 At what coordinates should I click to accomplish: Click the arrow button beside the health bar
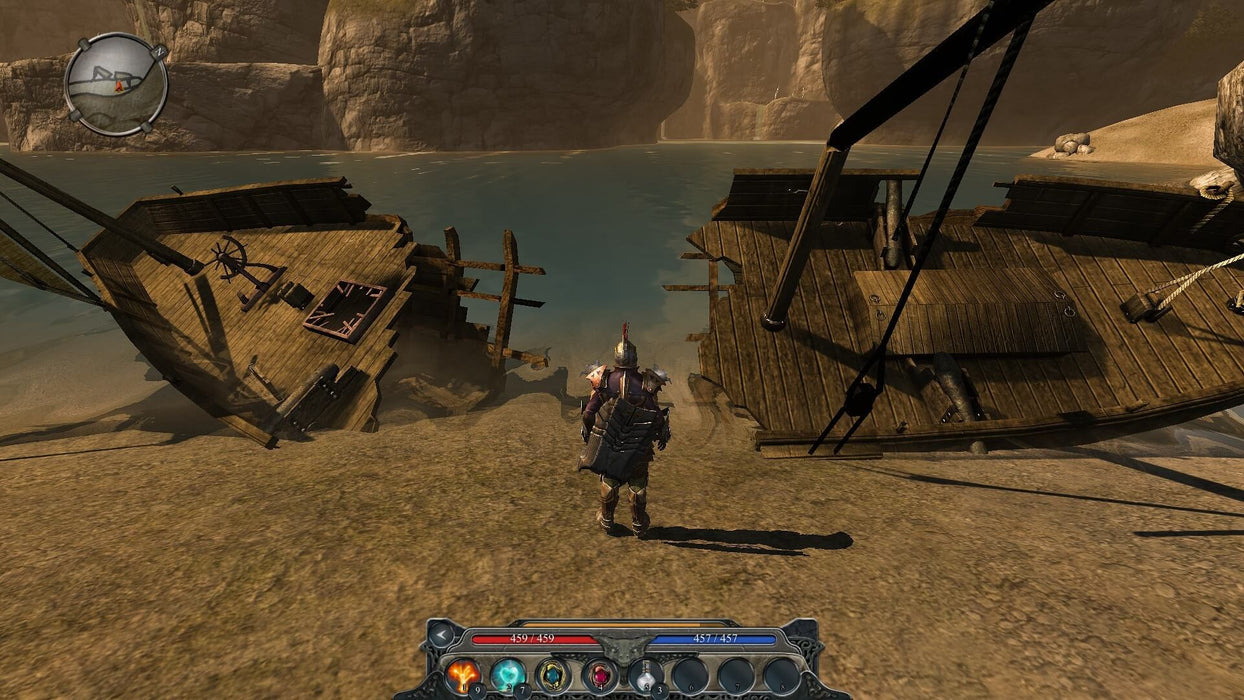440,633
